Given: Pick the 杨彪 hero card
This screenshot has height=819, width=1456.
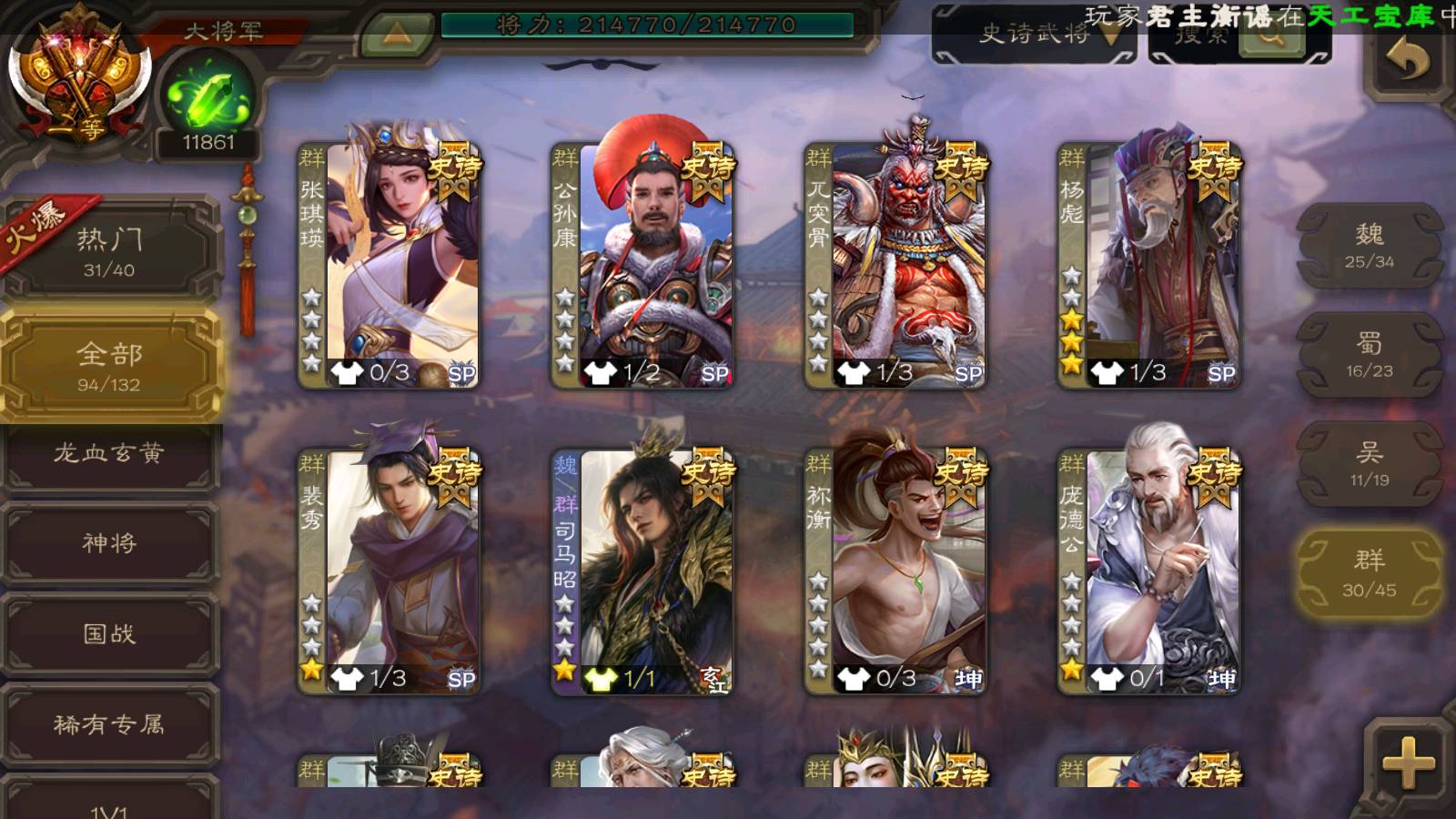Looking at the screenshot, I should (1148, 264).
